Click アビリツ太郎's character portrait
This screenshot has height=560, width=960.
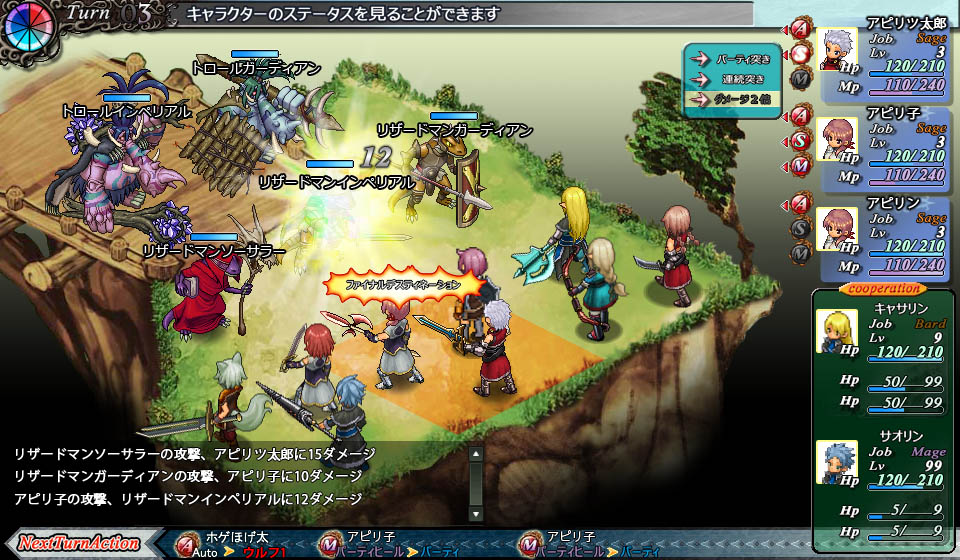point(836,49)
